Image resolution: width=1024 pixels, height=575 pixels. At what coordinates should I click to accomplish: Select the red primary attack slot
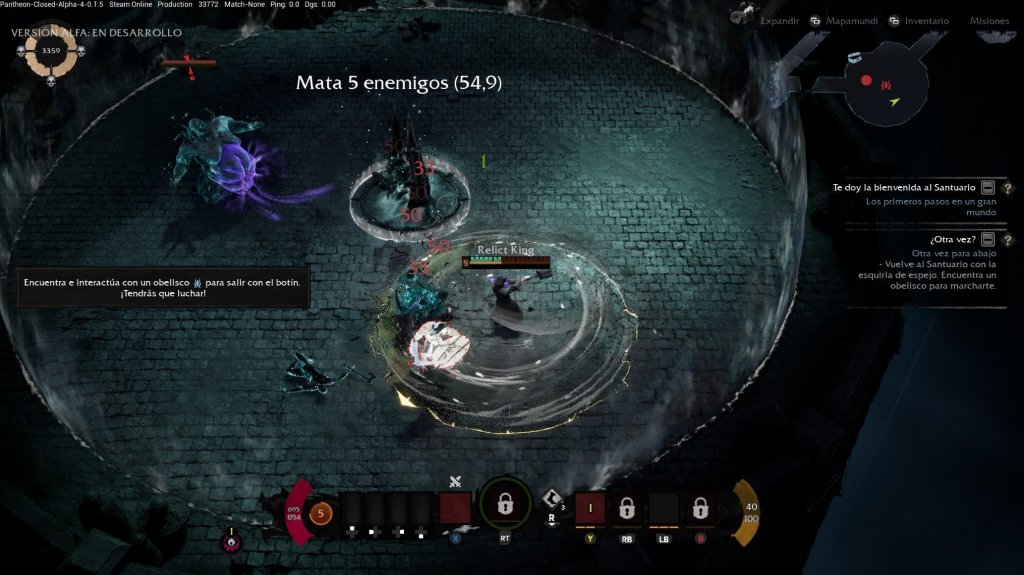[456, 509]
